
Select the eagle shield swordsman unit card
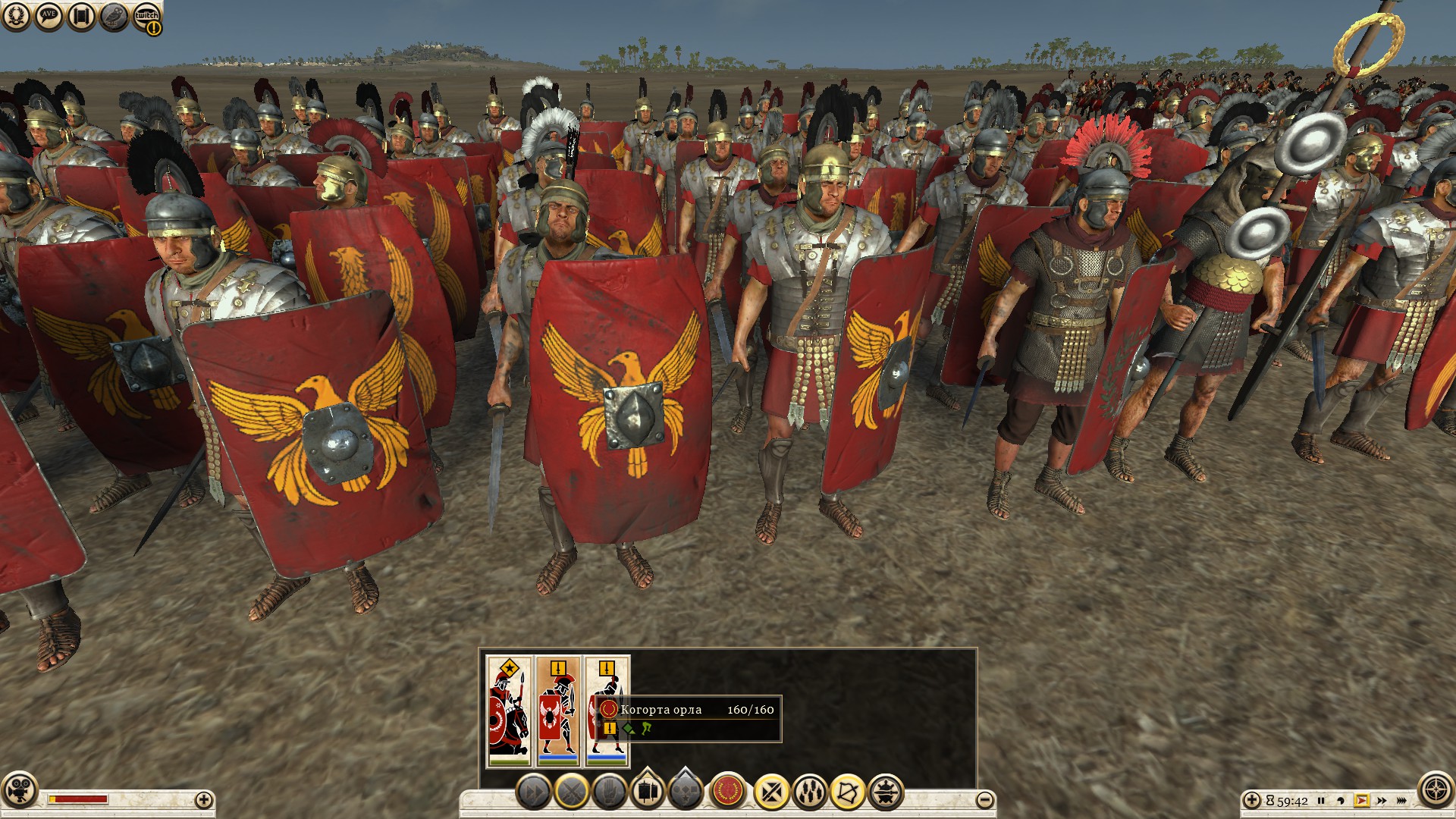pyautogui.click(x=558, y=711)
